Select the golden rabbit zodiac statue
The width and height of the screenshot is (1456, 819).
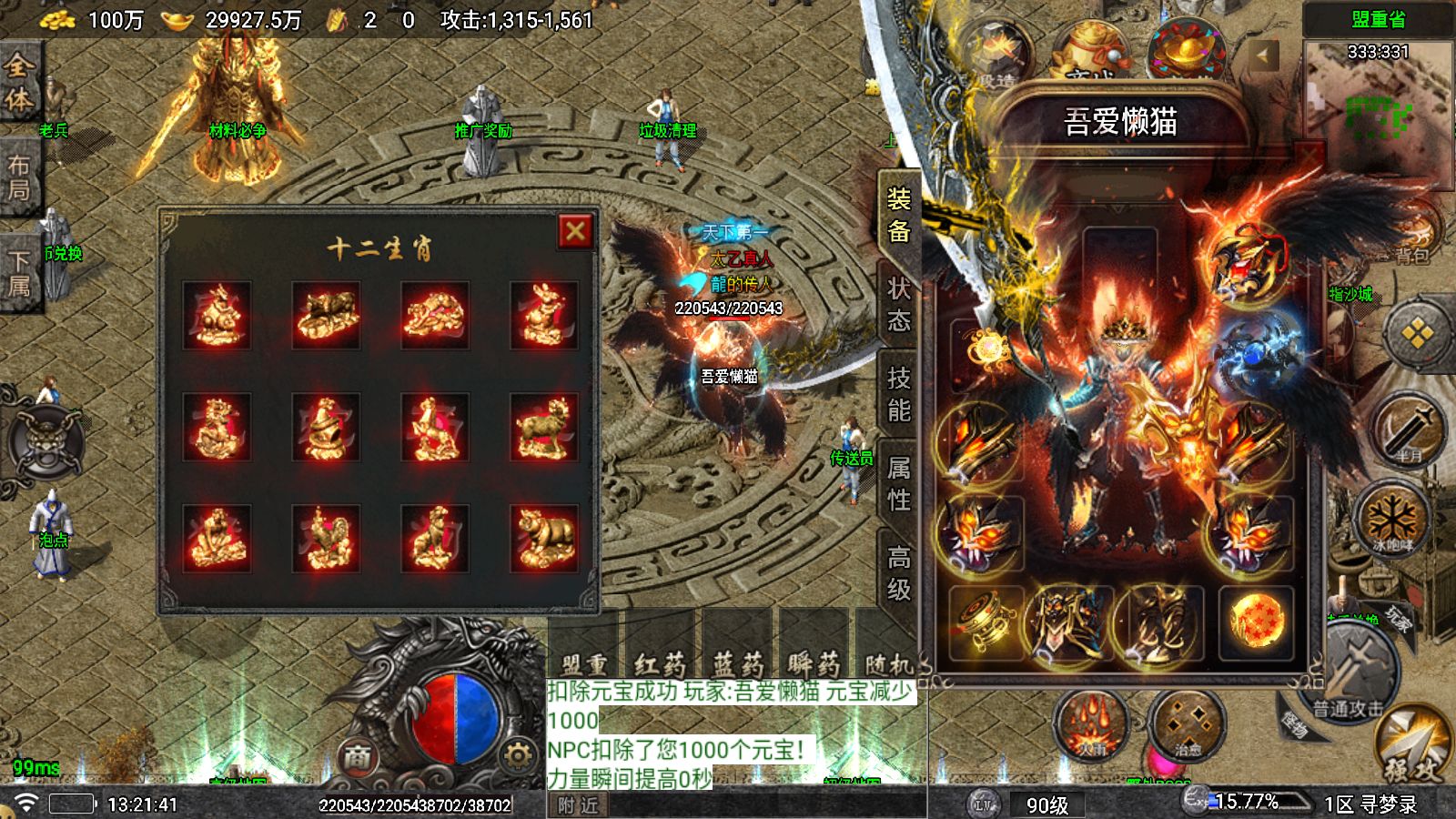[543, 316]
